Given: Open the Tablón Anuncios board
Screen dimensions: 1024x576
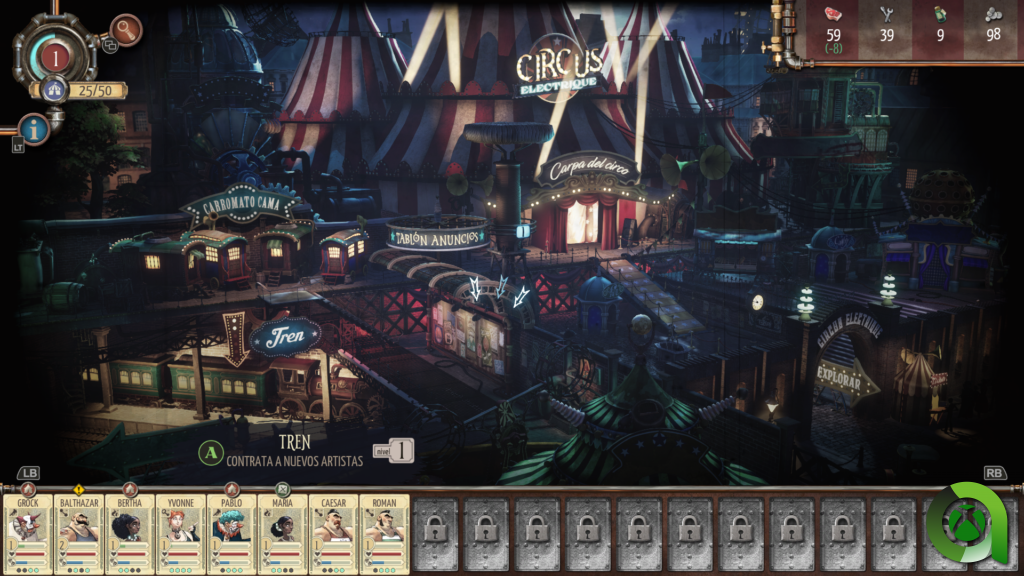Looking at the screenshot, I should [x=438, y=236].
